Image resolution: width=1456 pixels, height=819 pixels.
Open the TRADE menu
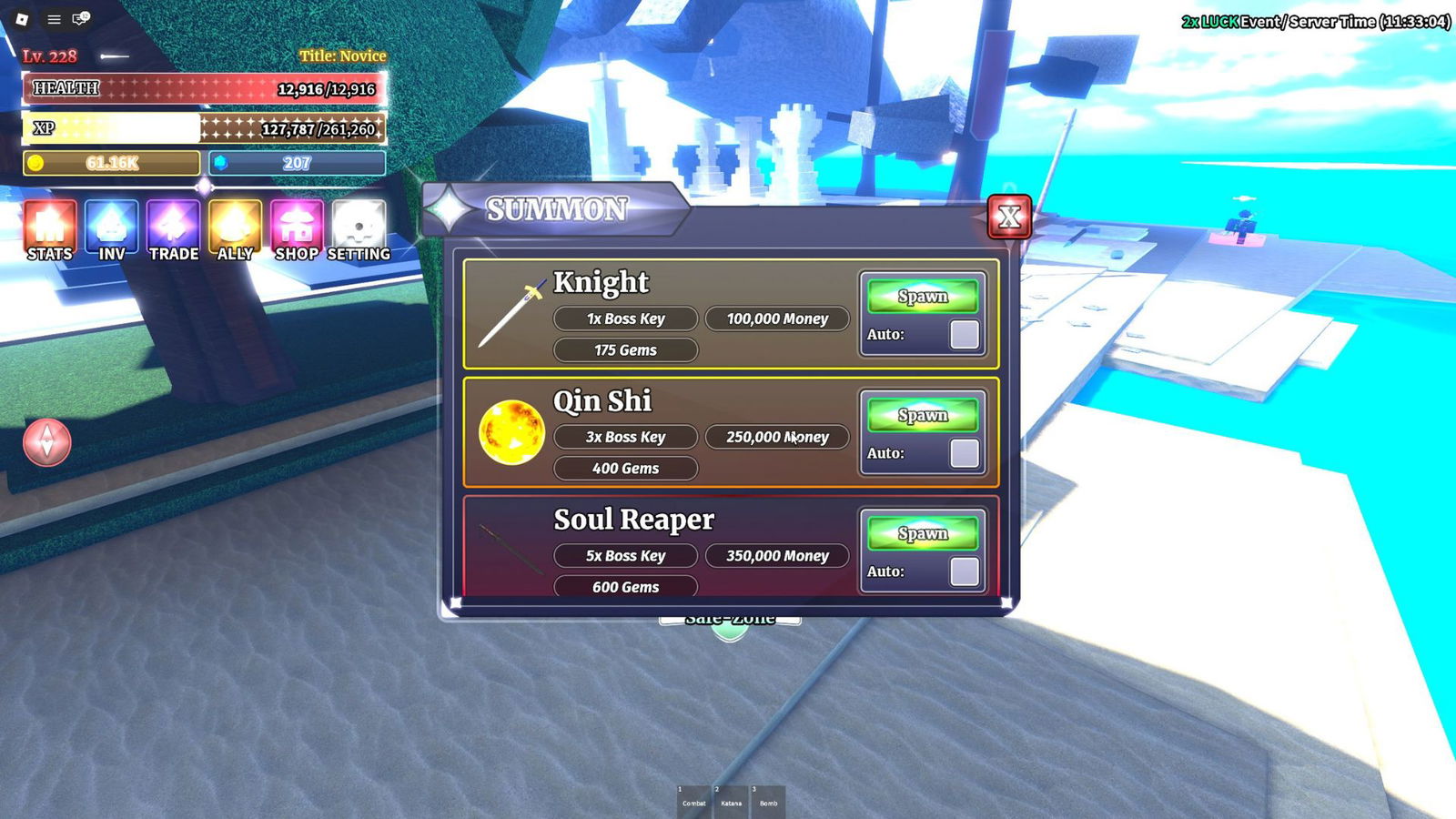(x=174, y=231)
